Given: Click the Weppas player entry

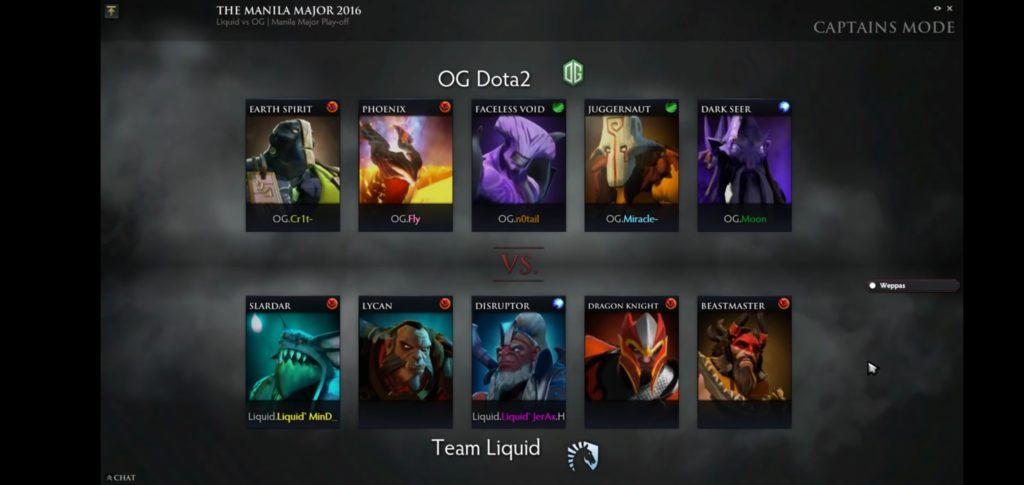Looking at the screenshot, I should click(912, 285).
